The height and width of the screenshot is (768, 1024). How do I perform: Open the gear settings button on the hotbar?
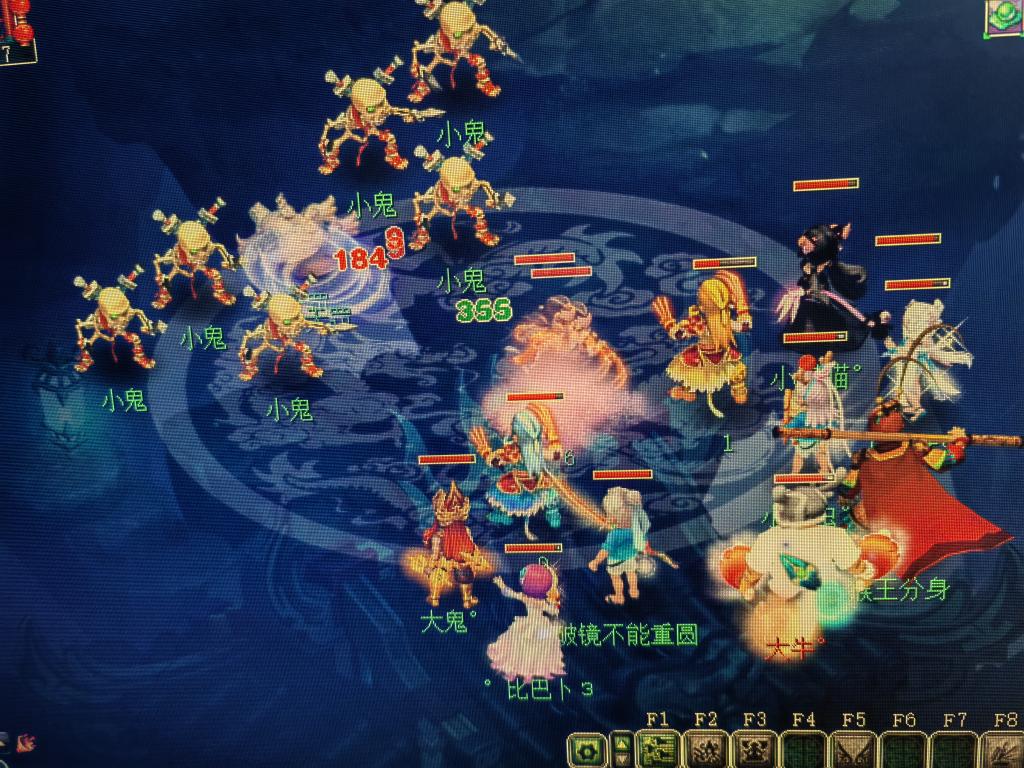587,749
